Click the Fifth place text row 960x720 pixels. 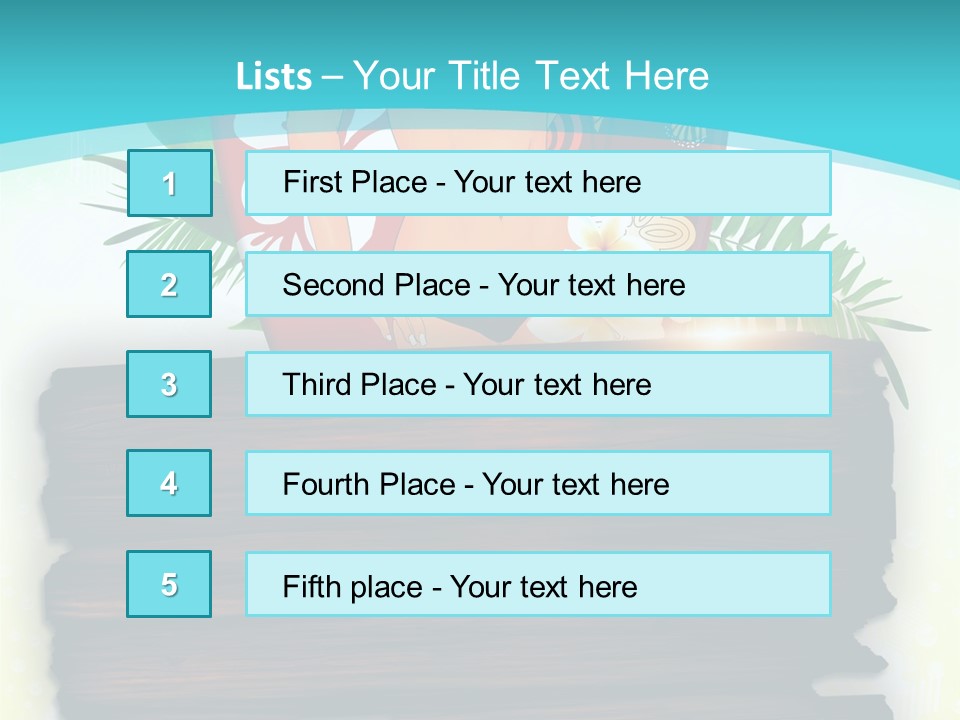point(538,584)
